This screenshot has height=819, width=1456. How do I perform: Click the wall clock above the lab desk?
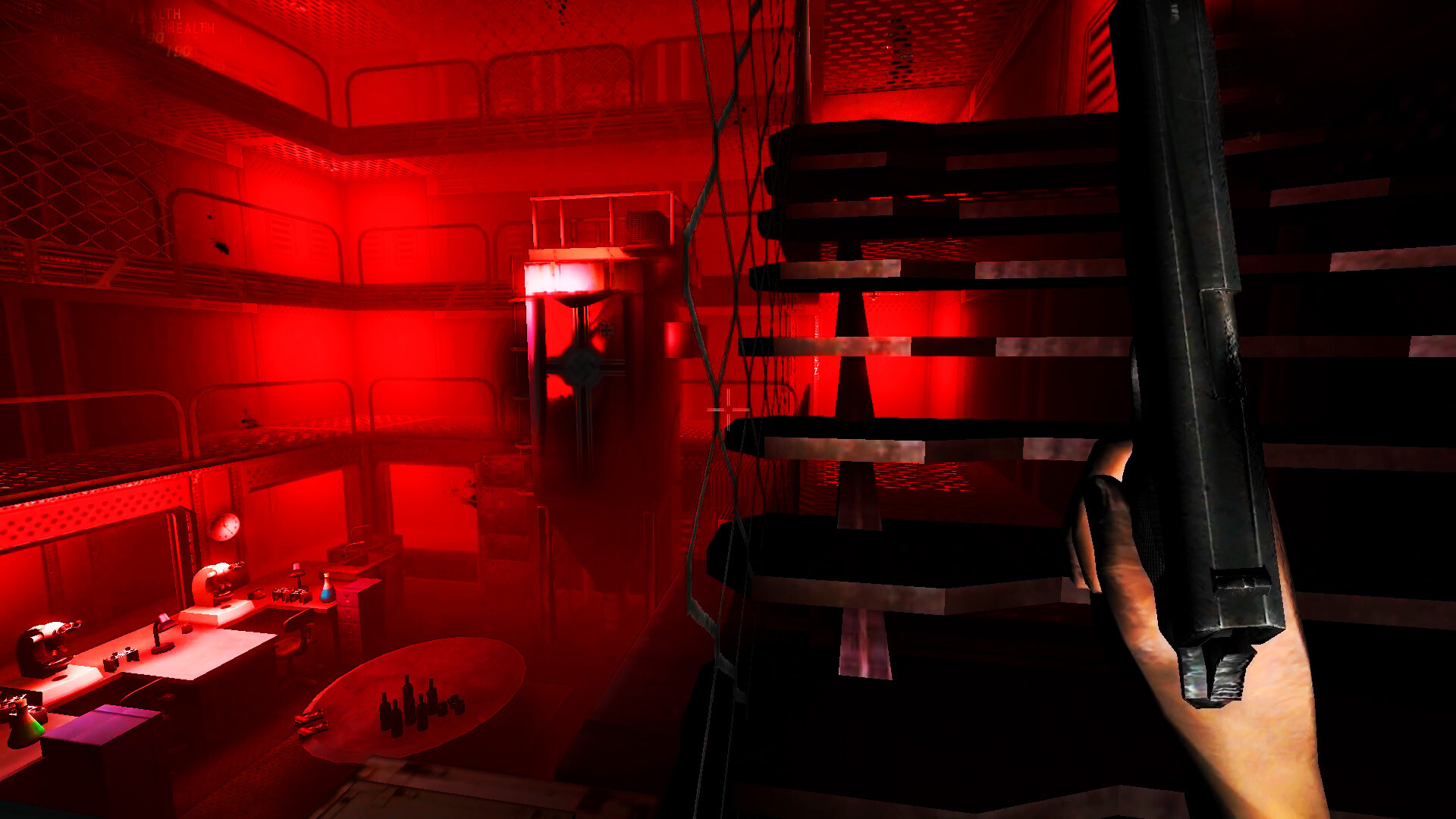point(224,526)
